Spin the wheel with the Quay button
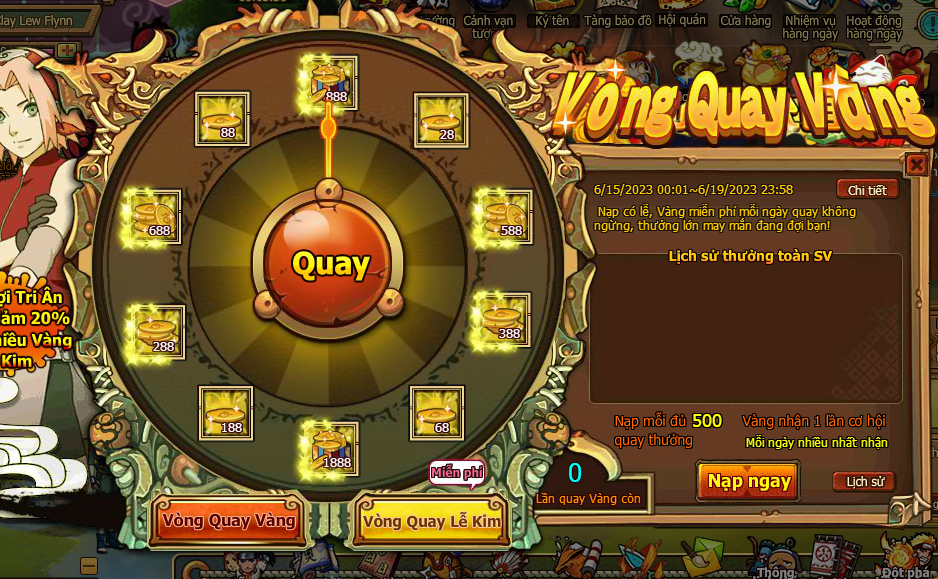The image size is (938, 579). coord(331,264)
